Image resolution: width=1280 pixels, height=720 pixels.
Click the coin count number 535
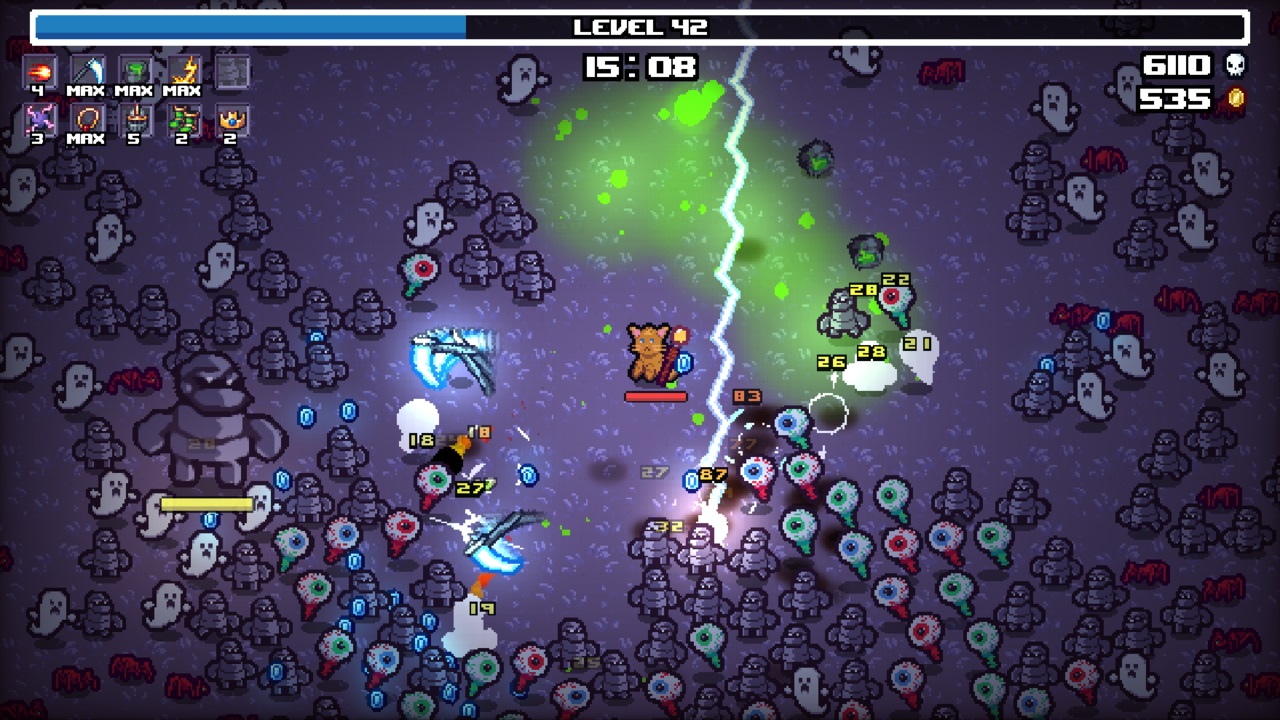[1176, 98]
